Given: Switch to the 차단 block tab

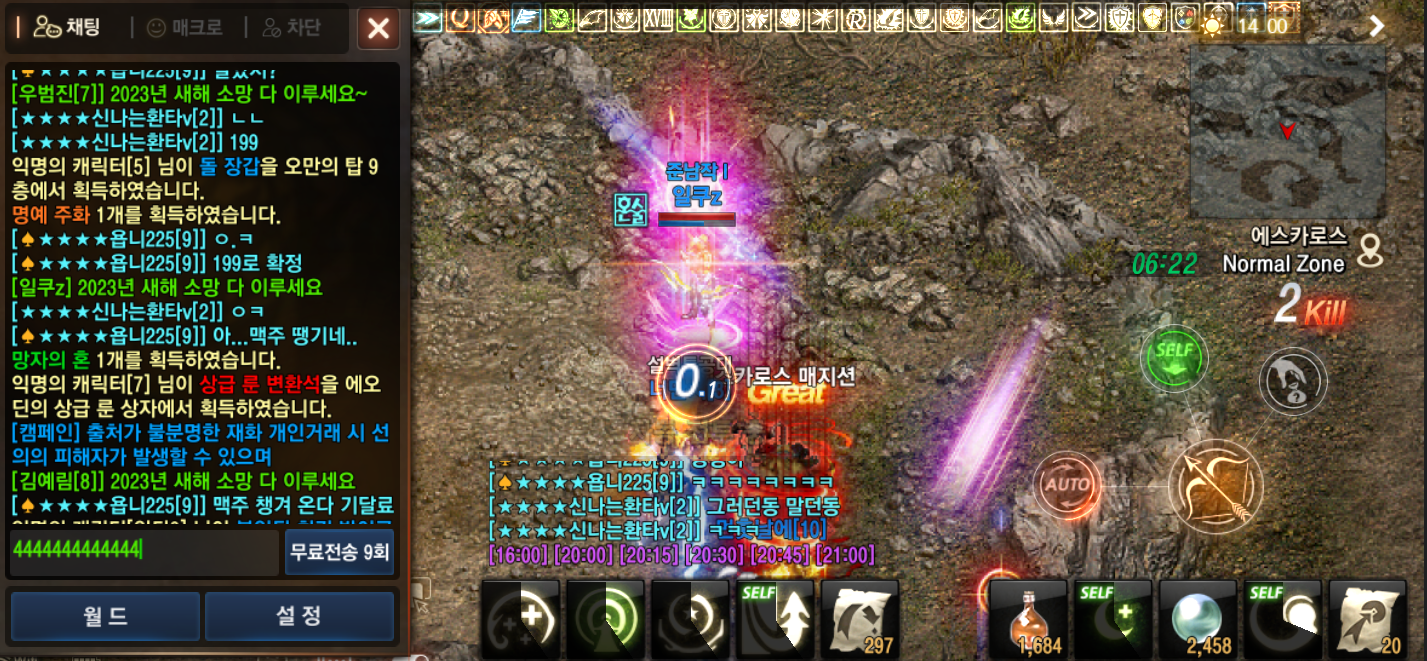Looking at the screenshot, I should [294, 28].
